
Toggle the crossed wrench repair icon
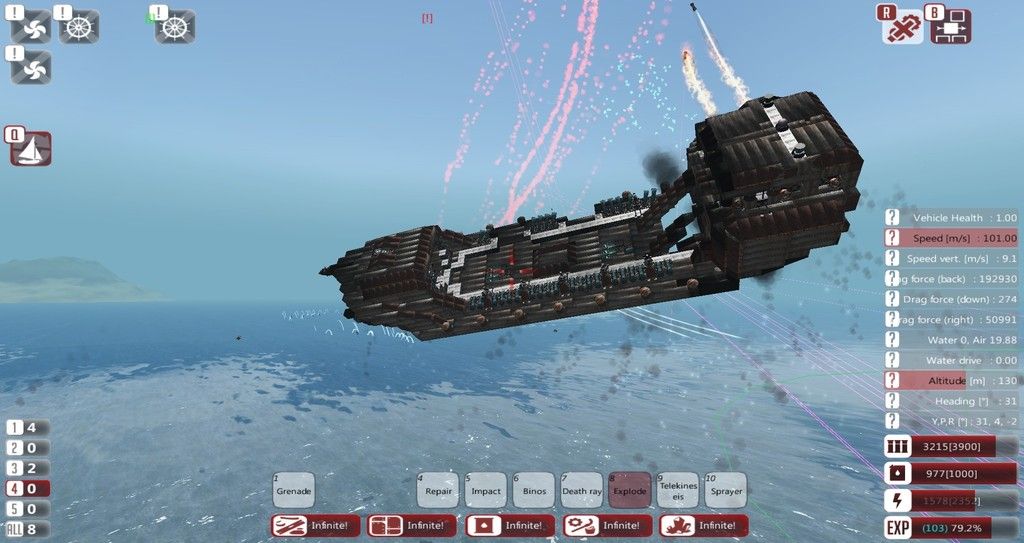tap(903, 27)
